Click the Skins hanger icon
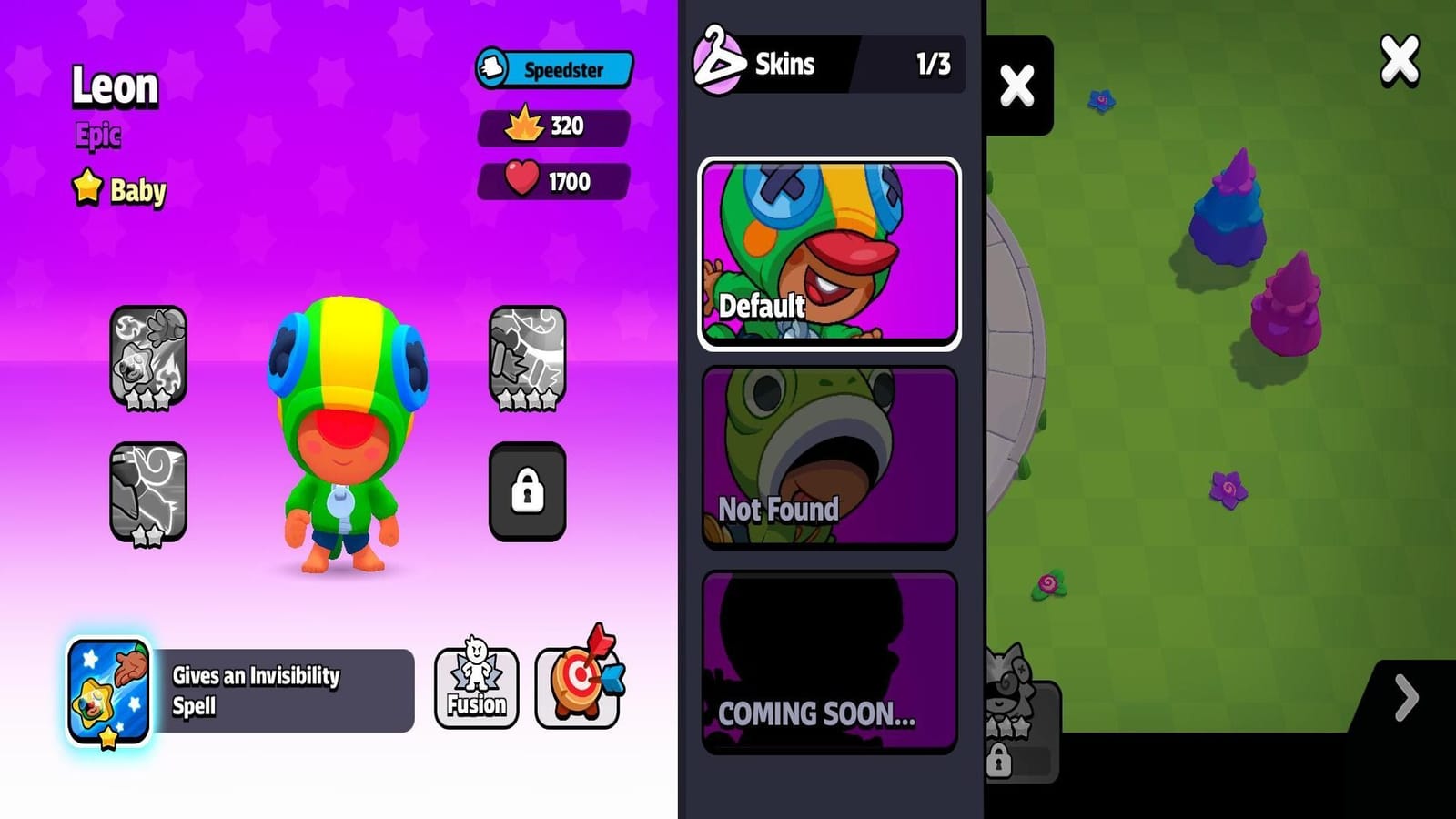The image size is (1456, 819). (x=718, y=62)
